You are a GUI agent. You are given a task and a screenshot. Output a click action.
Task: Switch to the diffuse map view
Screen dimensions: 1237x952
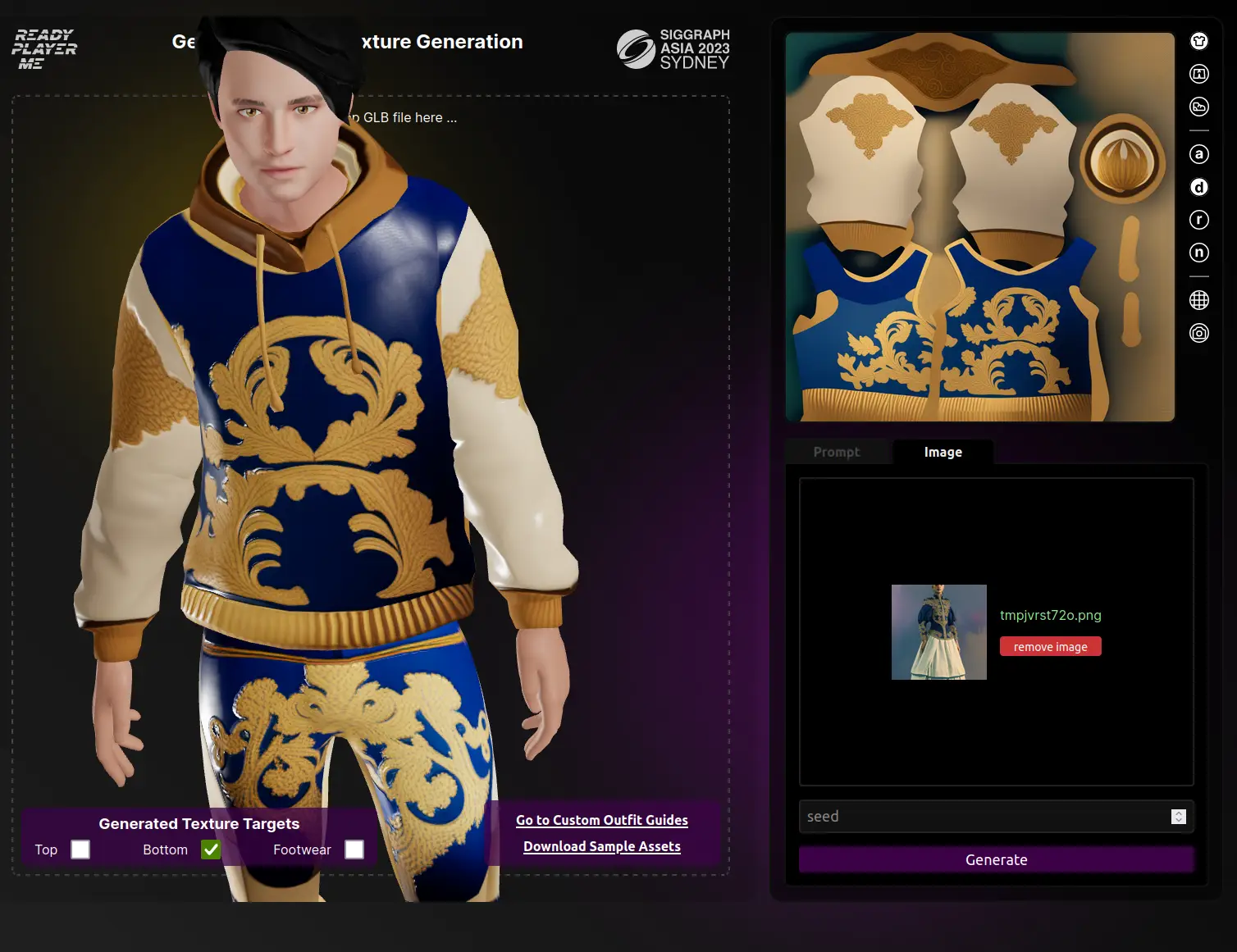click(x=1198, y=187)
